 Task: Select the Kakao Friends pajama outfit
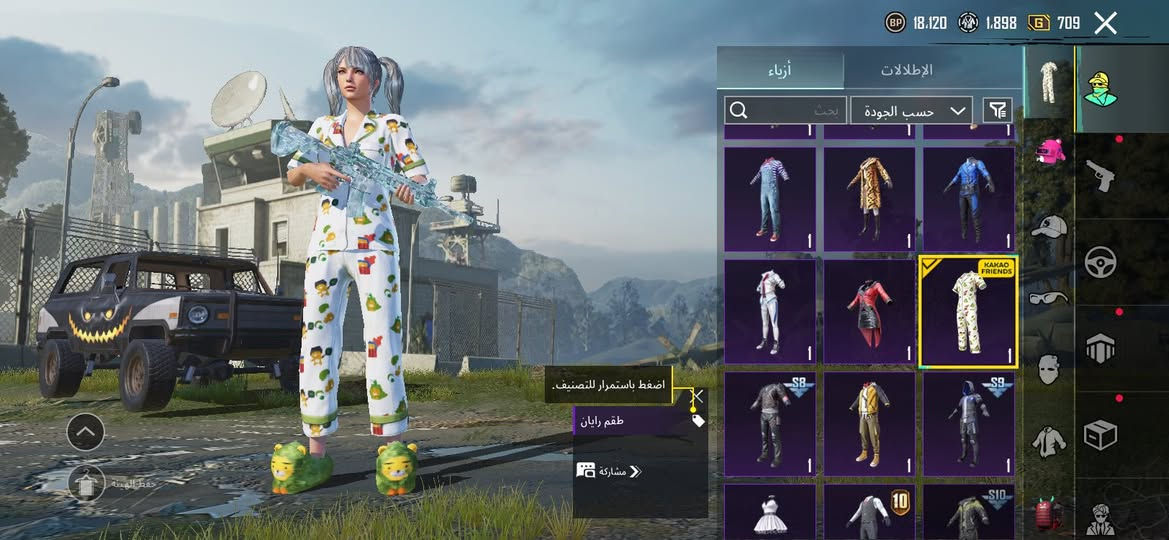point(967,312)
